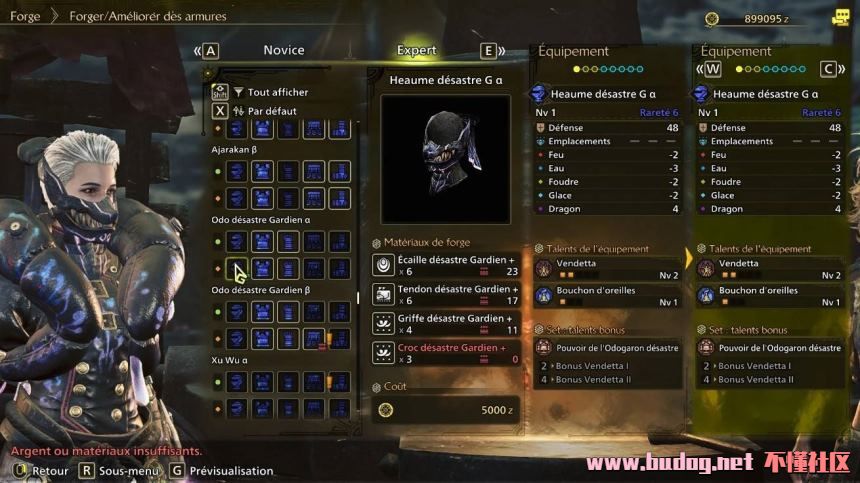Click the 5000 z cost field
The height and width of the screenshot is (483, 860).
coord(446,410)
